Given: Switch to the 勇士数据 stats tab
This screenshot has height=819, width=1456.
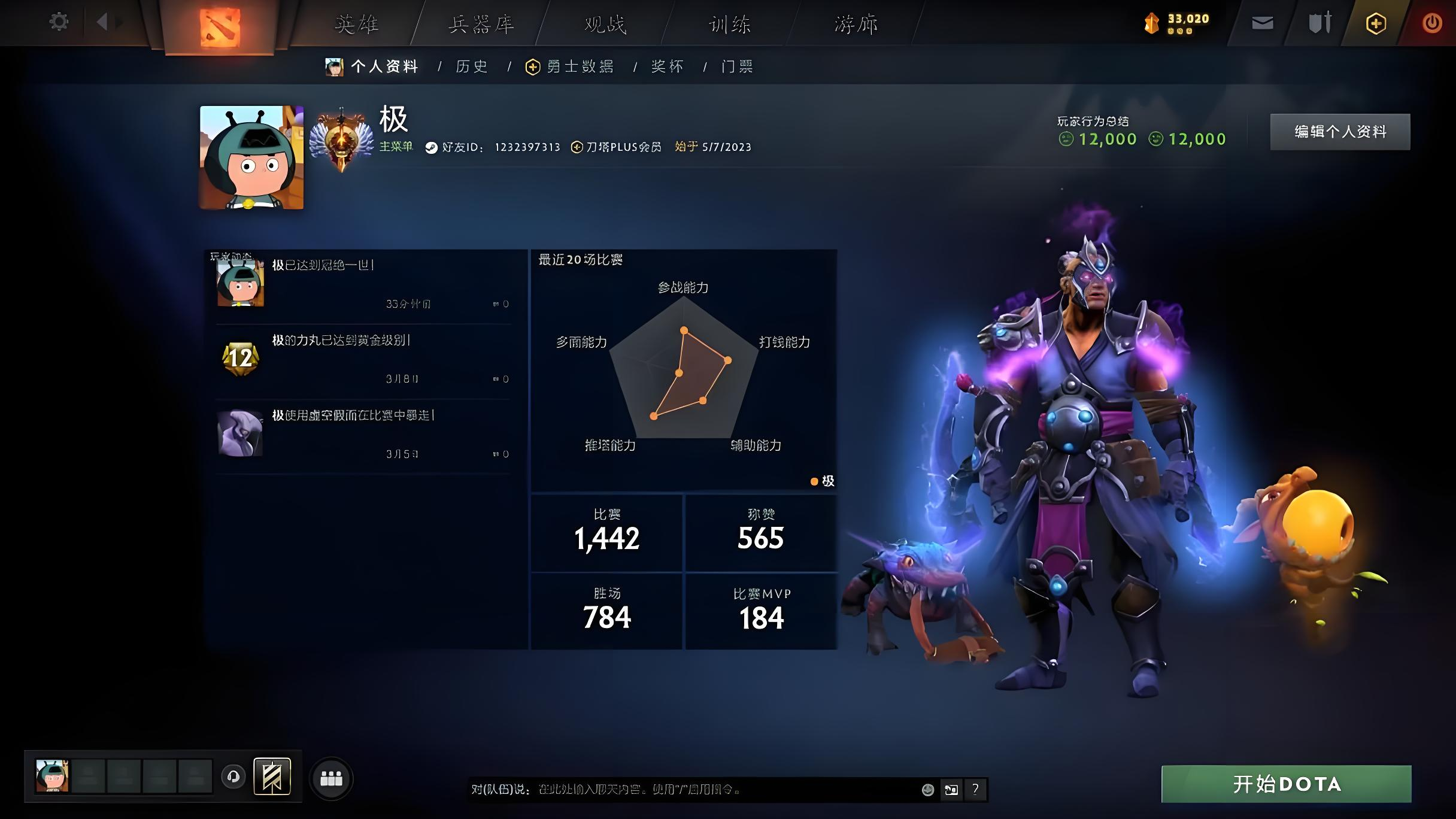Looking at the screenshot, I should pyautogui.click(x=580, y=66).
